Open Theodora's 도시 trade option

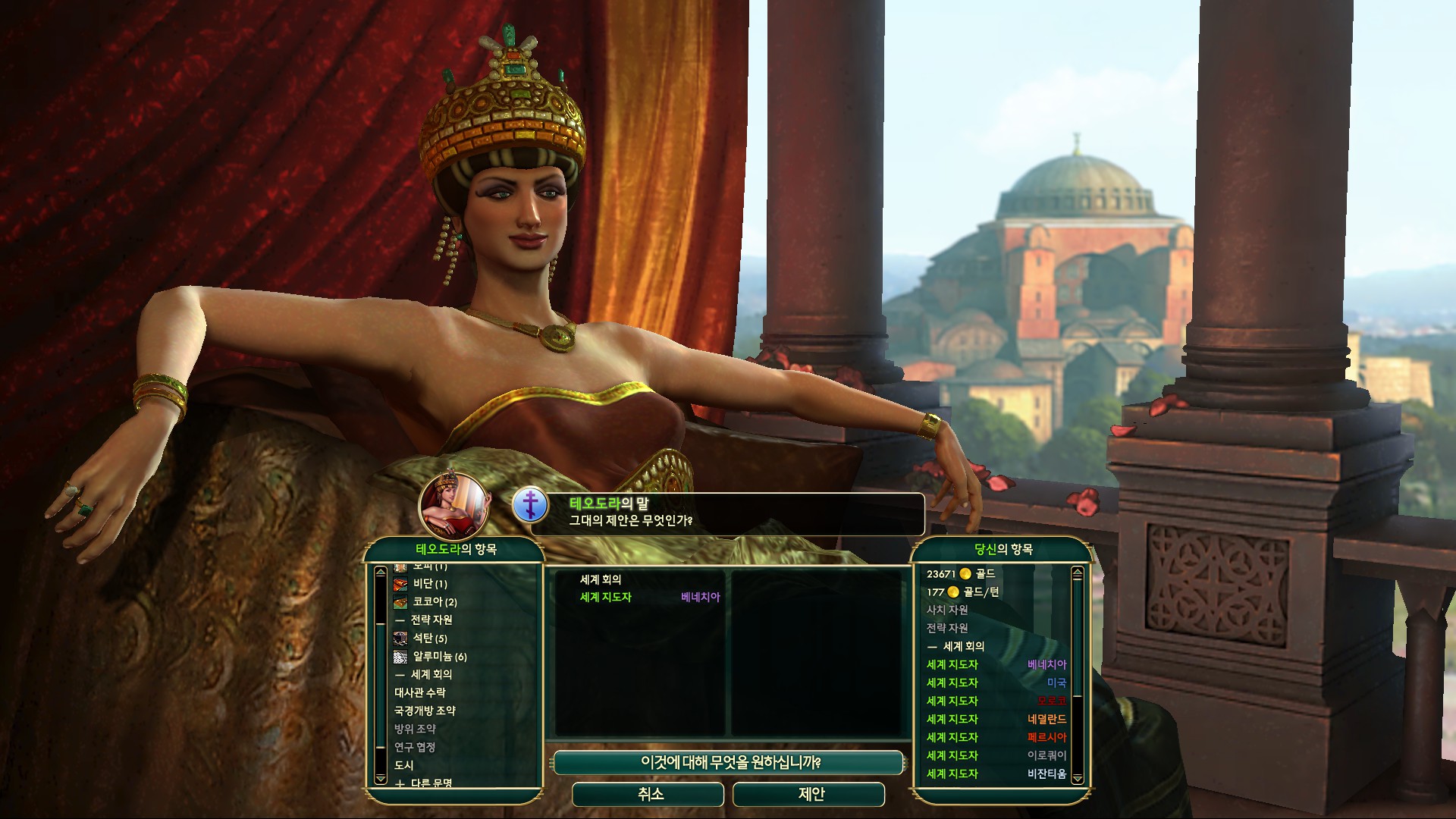coord(404,765)
